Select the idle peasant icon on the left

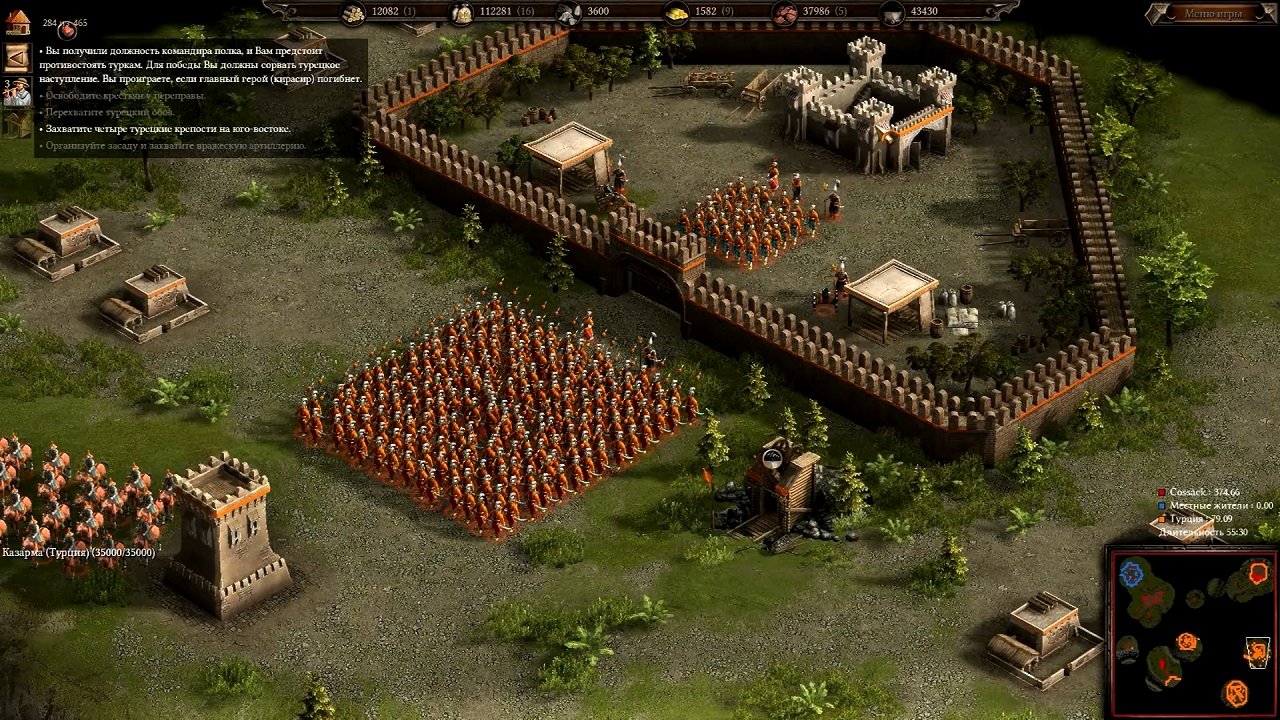coord(19,91)
